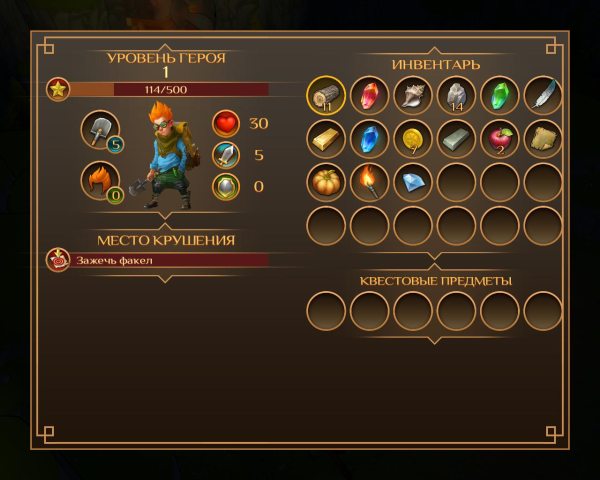Select the parchment map scrap
This screenshot has height=480, width=600.
point(543,140)
